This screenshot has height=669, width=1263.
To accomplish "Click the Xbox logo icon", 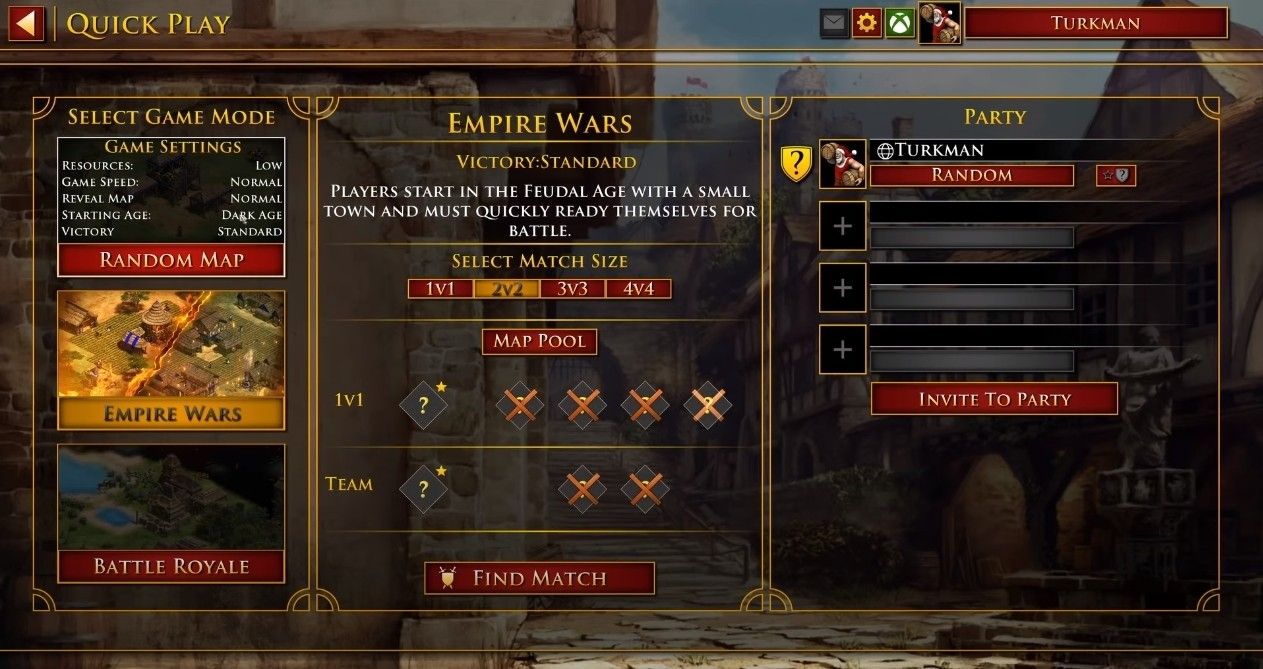I will point(900,23).
